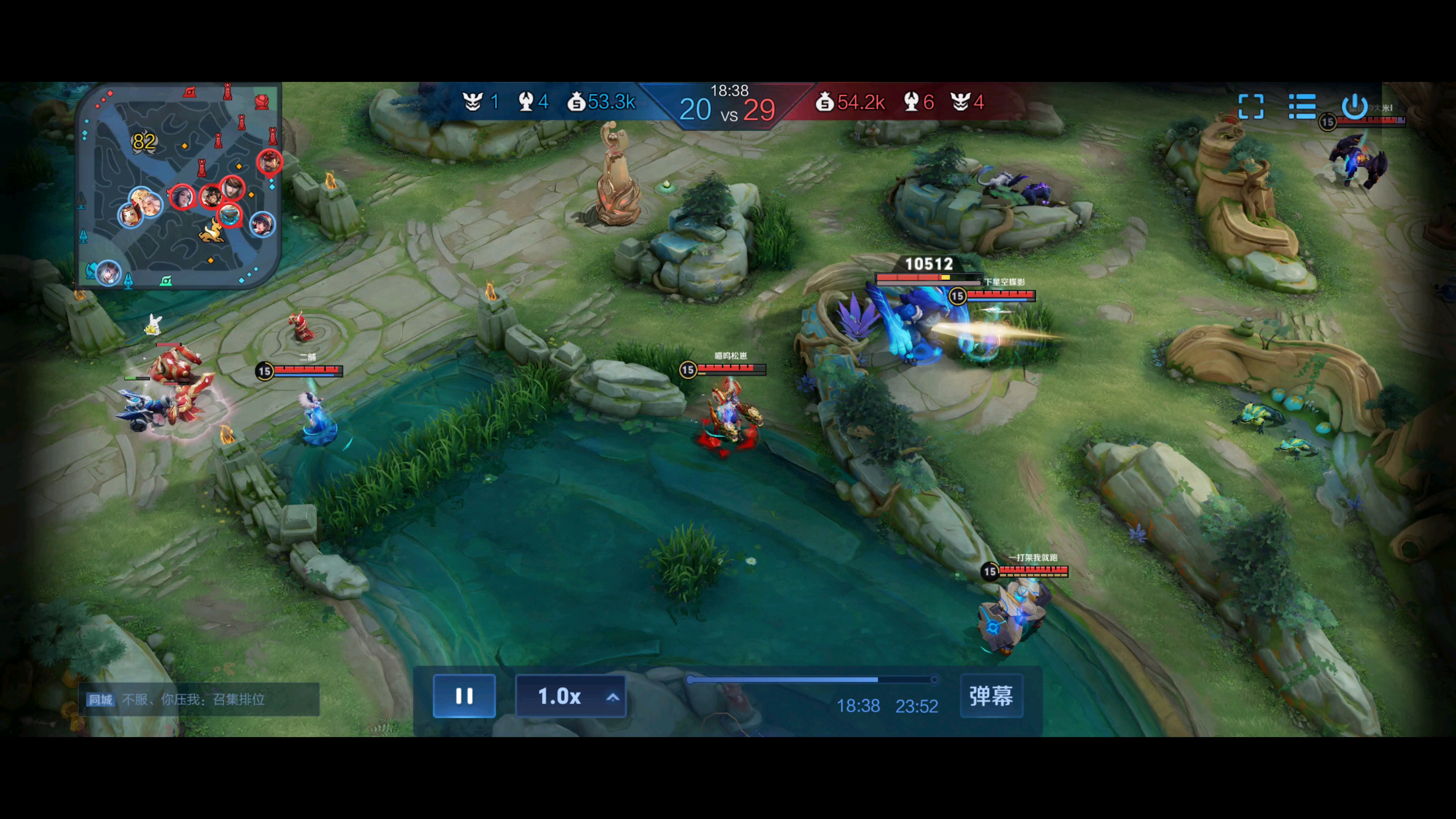Image resolution: width=1456 pixels, height=819 pixels.
Task: Open the chat message box
Action: [199, 699]
